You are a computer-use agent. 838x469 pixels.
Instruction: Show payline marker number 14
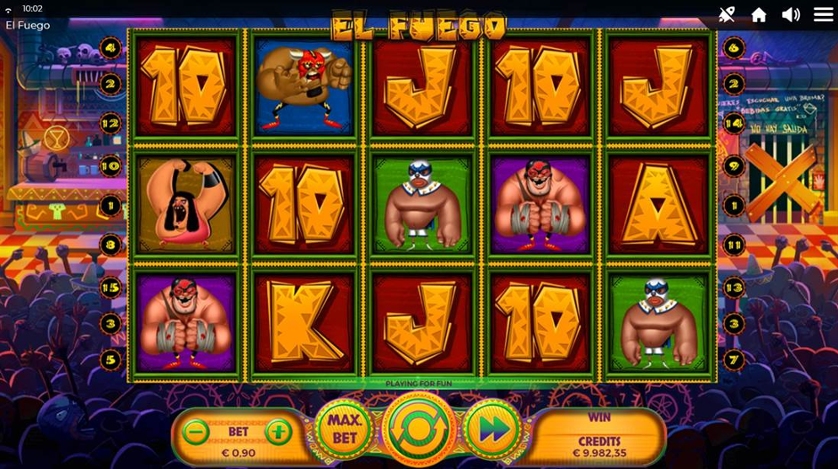click(x=734, y=123)
